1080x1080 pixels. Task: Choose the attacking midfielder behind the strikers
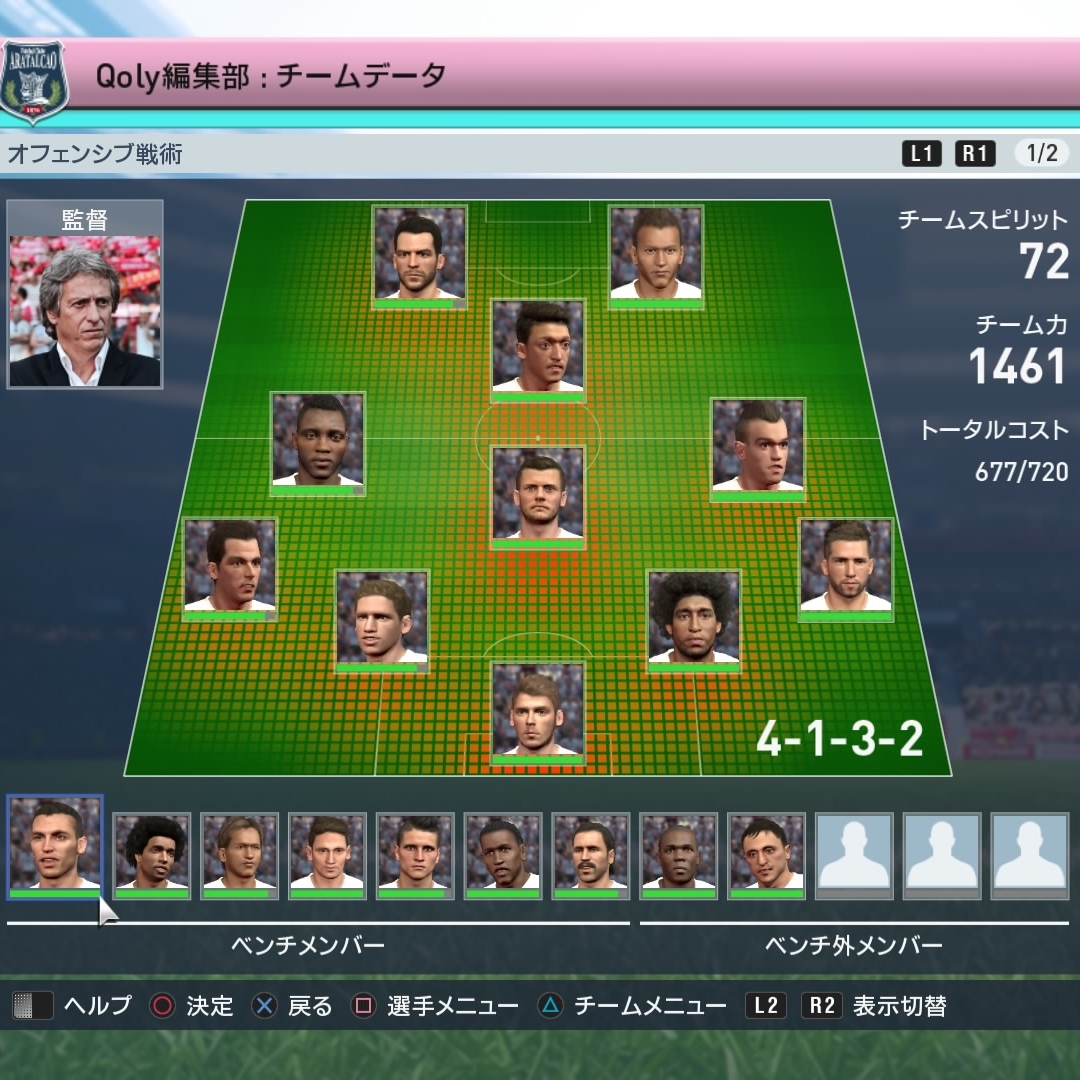pyautogui.click(x=538, y=350)
